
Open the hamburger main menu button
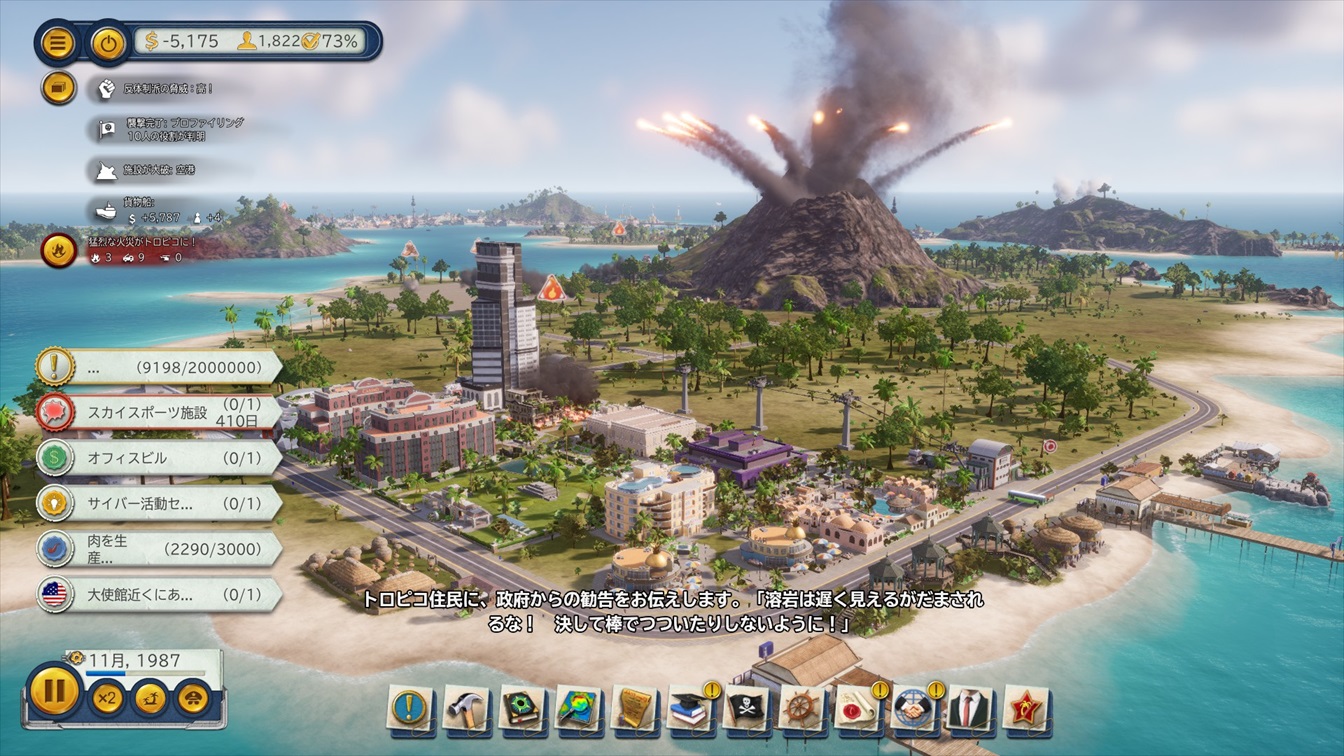[x=58, y=42]
